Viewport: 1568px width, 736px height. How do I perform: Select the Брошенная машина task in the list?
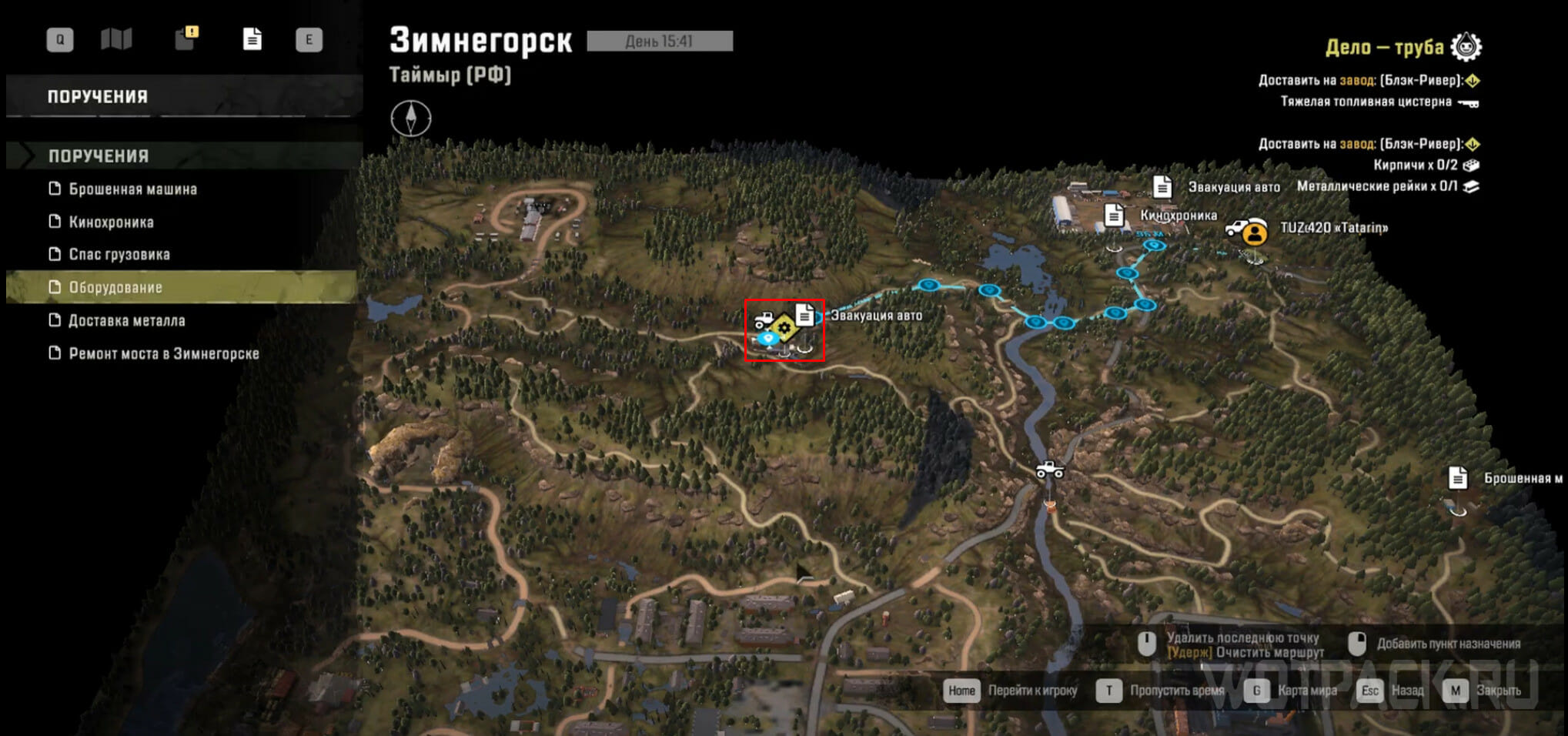tap(132, 189)
